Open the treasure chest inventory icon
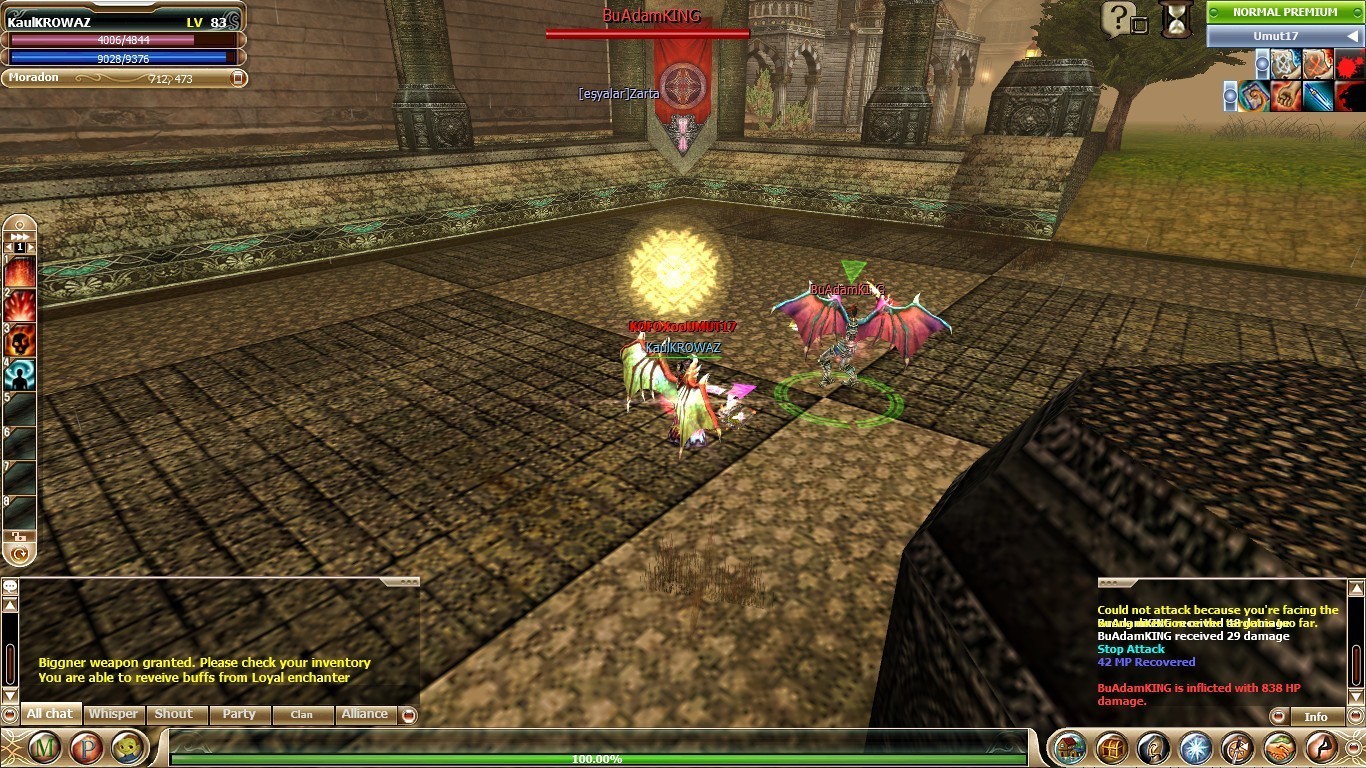The height and width of the screenshot is (768, 1366). click(x=1112, y=748)
